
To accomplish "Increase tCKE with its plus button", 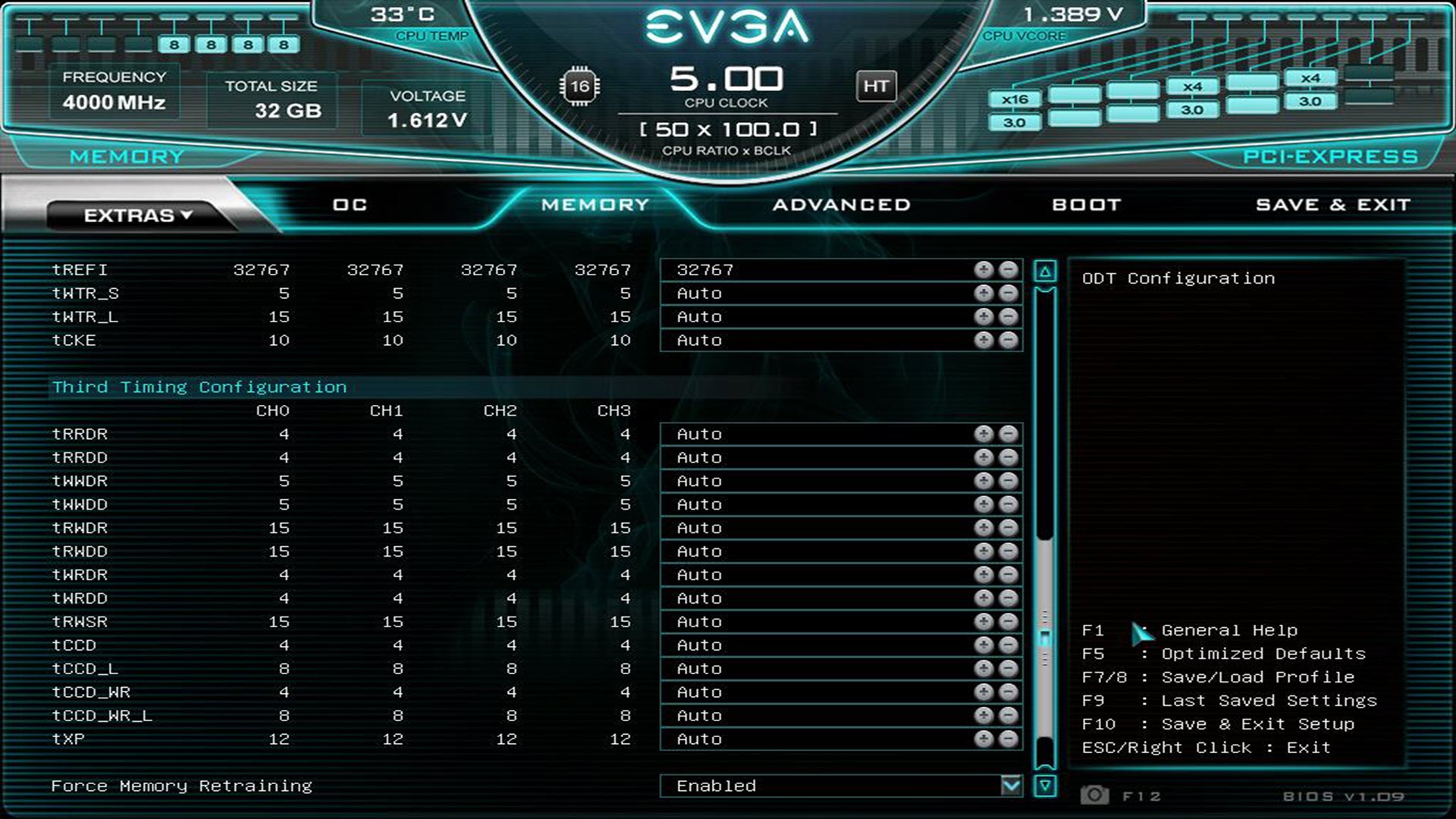I will click(x=984, y=340).
